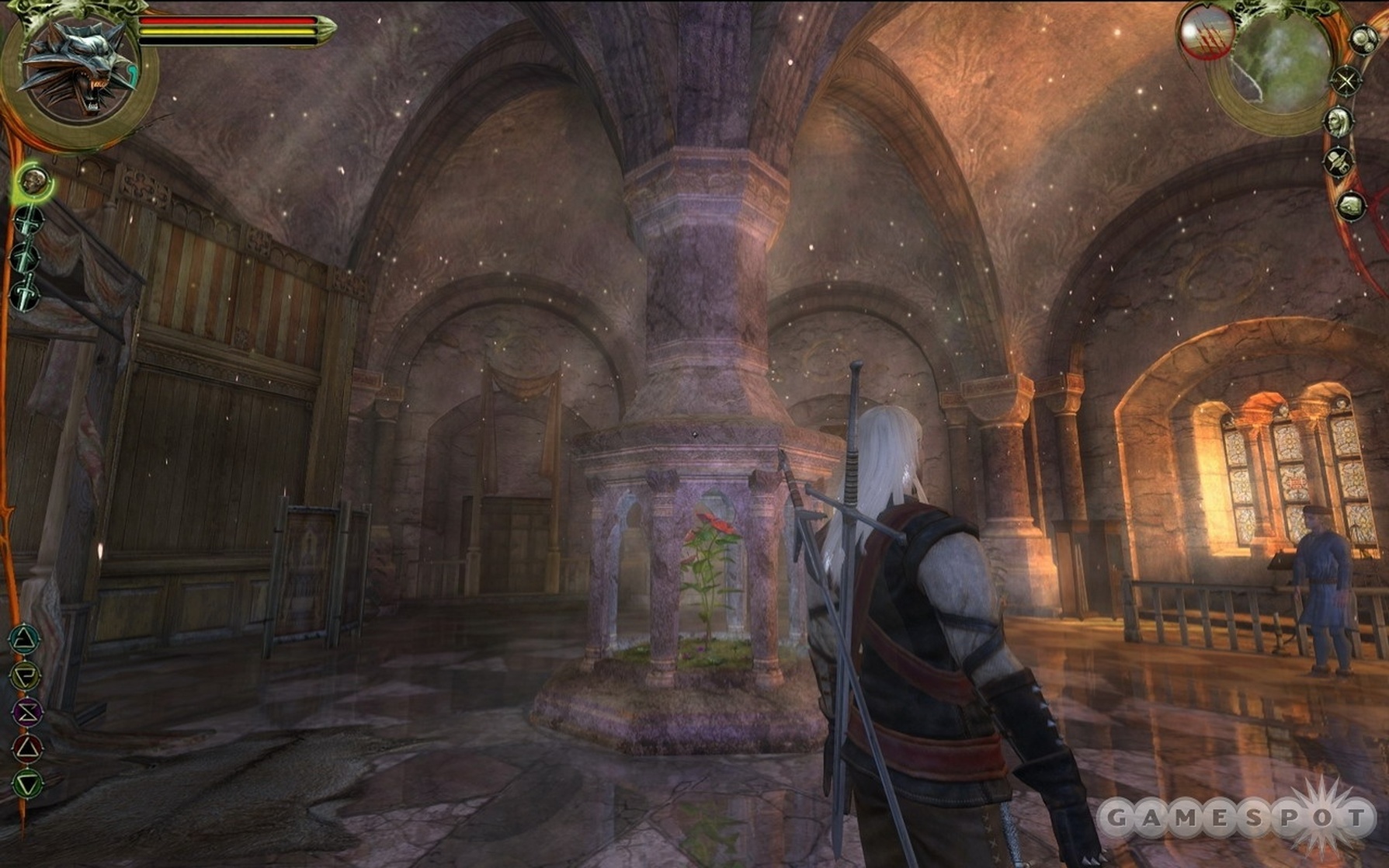Open the inventory icon
This screenshot has width=1389, height=868.
[x=1339, y=161]
